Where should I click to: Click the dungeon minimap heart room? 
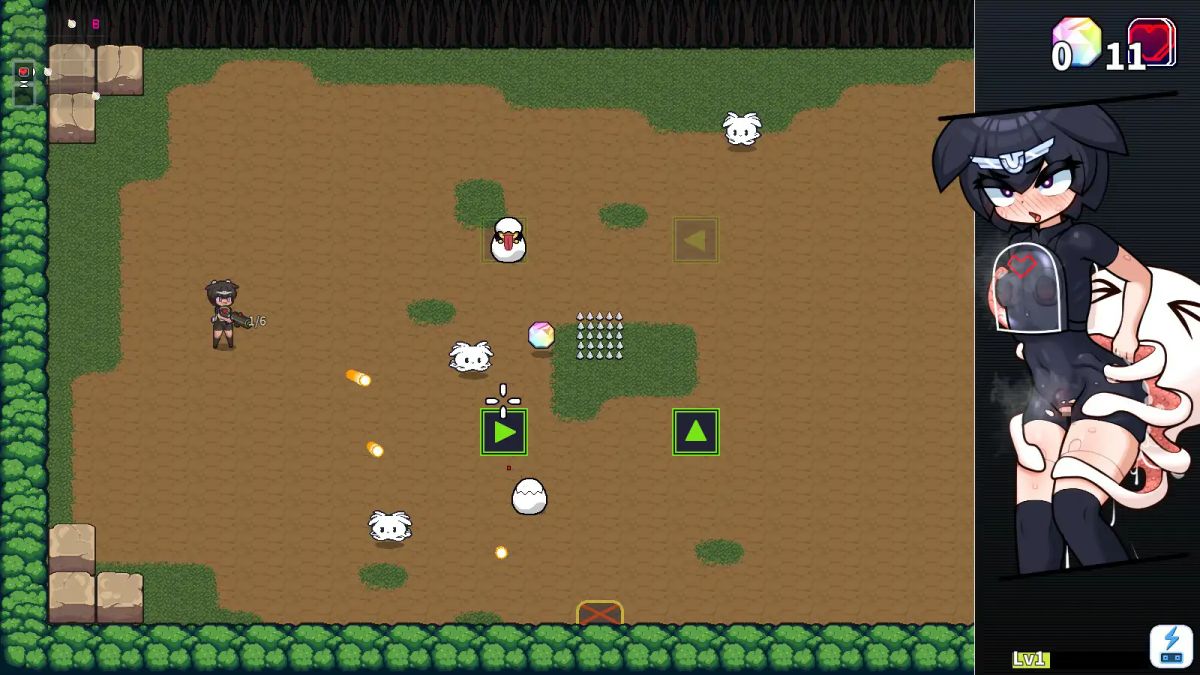click(x=24, y=72)
